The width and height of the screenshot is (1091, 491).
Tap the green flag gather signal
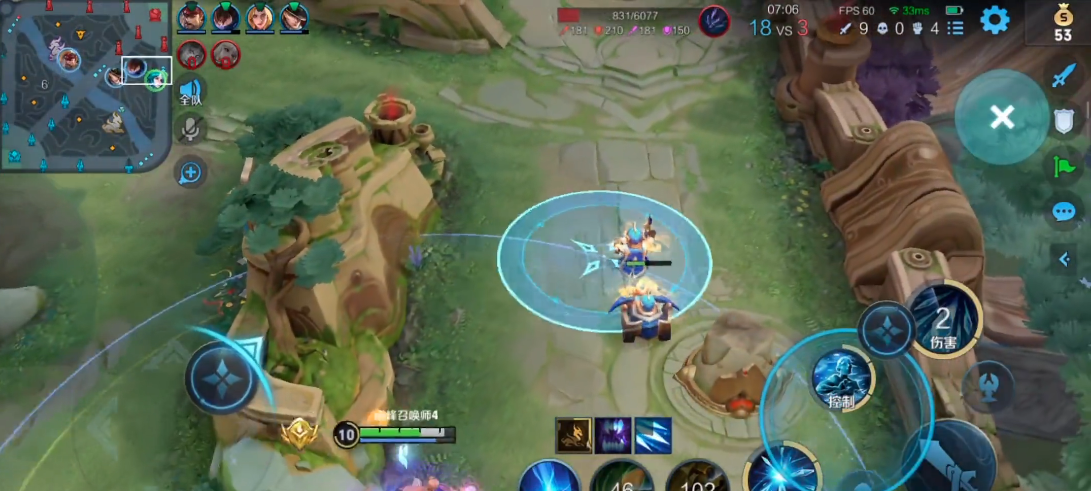point(1063,166)
